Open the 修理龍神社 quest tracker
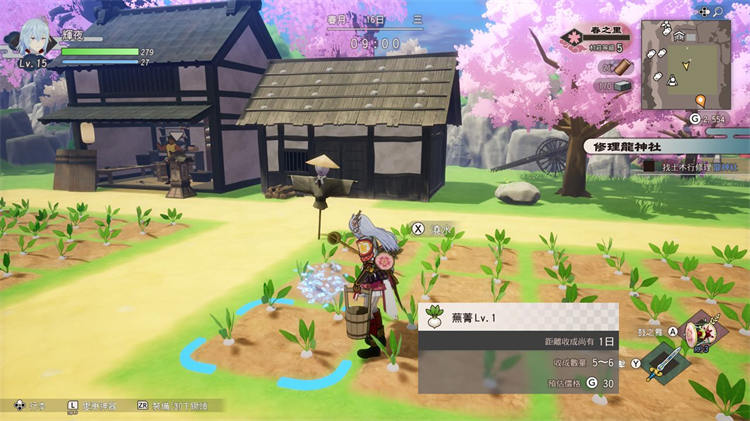Viewport: 750px width, 421px height. click(640, 145)
